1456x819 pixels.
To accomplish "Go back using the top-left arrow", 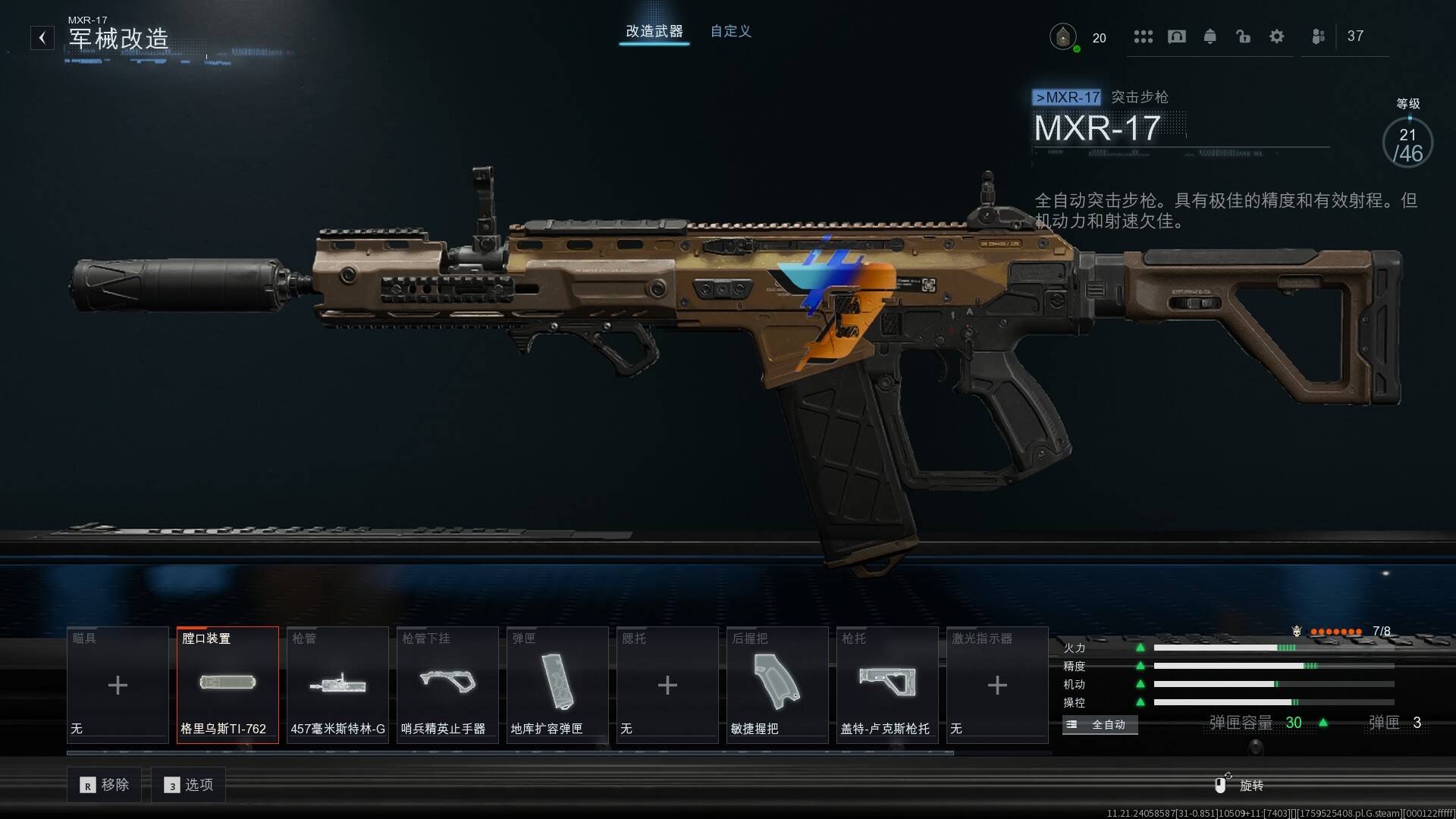I will [x=42, y=37].
